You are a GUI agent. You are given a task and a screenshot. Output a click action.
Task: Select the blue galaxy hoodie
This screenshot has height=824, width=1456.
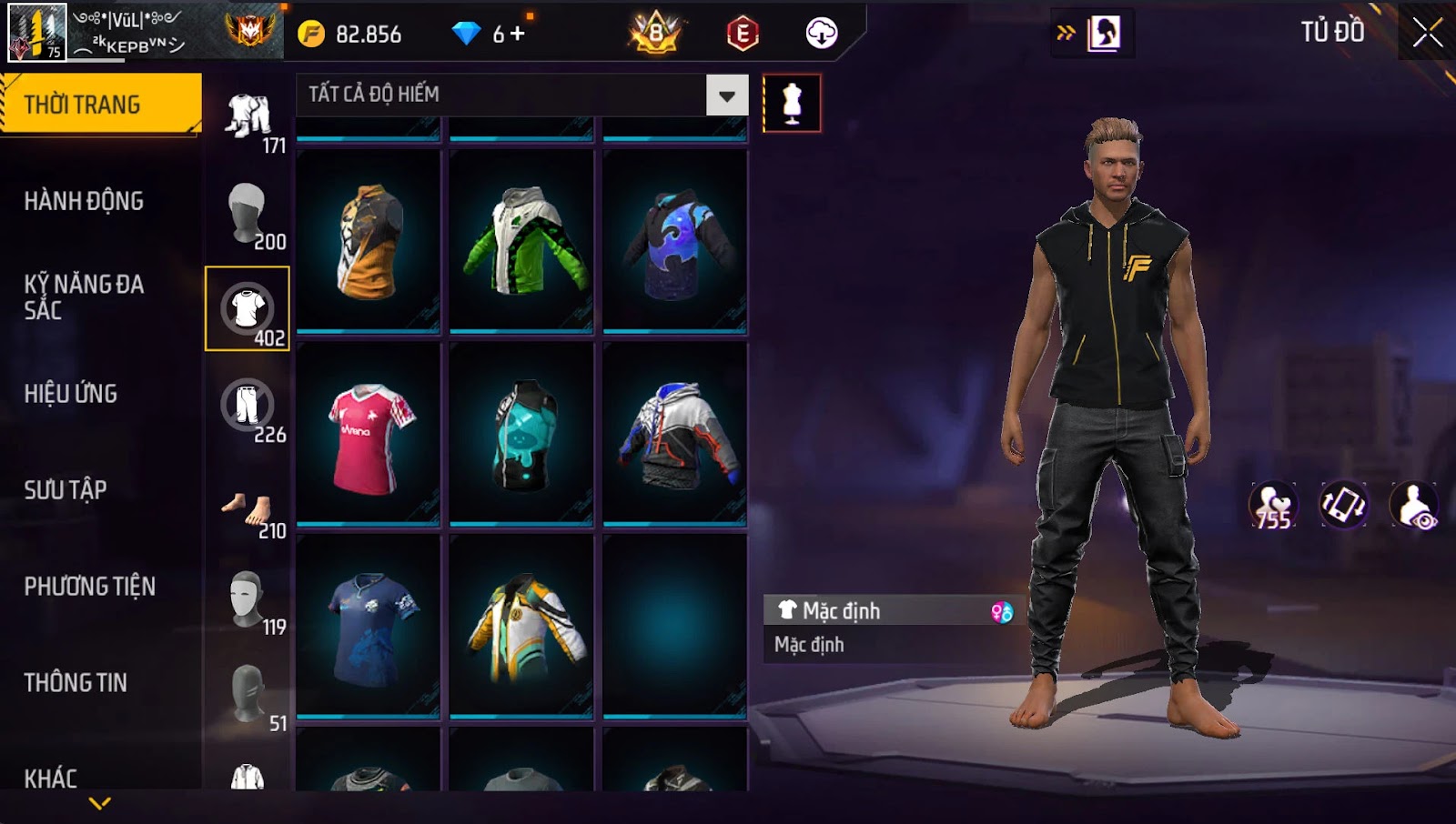(x=674, y=242)
